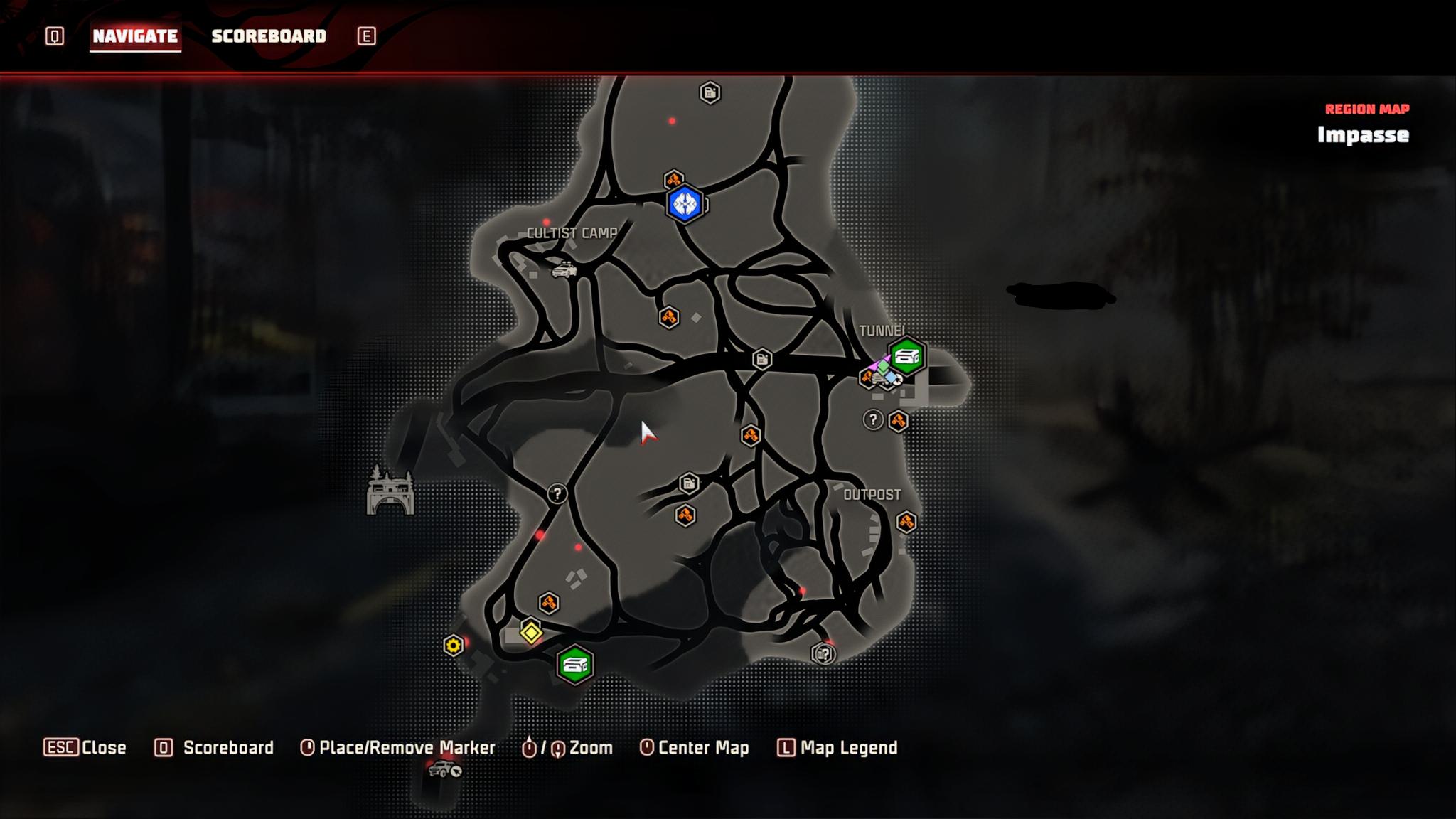Pick the orange marker beside the Outpost label

point(906,523)
